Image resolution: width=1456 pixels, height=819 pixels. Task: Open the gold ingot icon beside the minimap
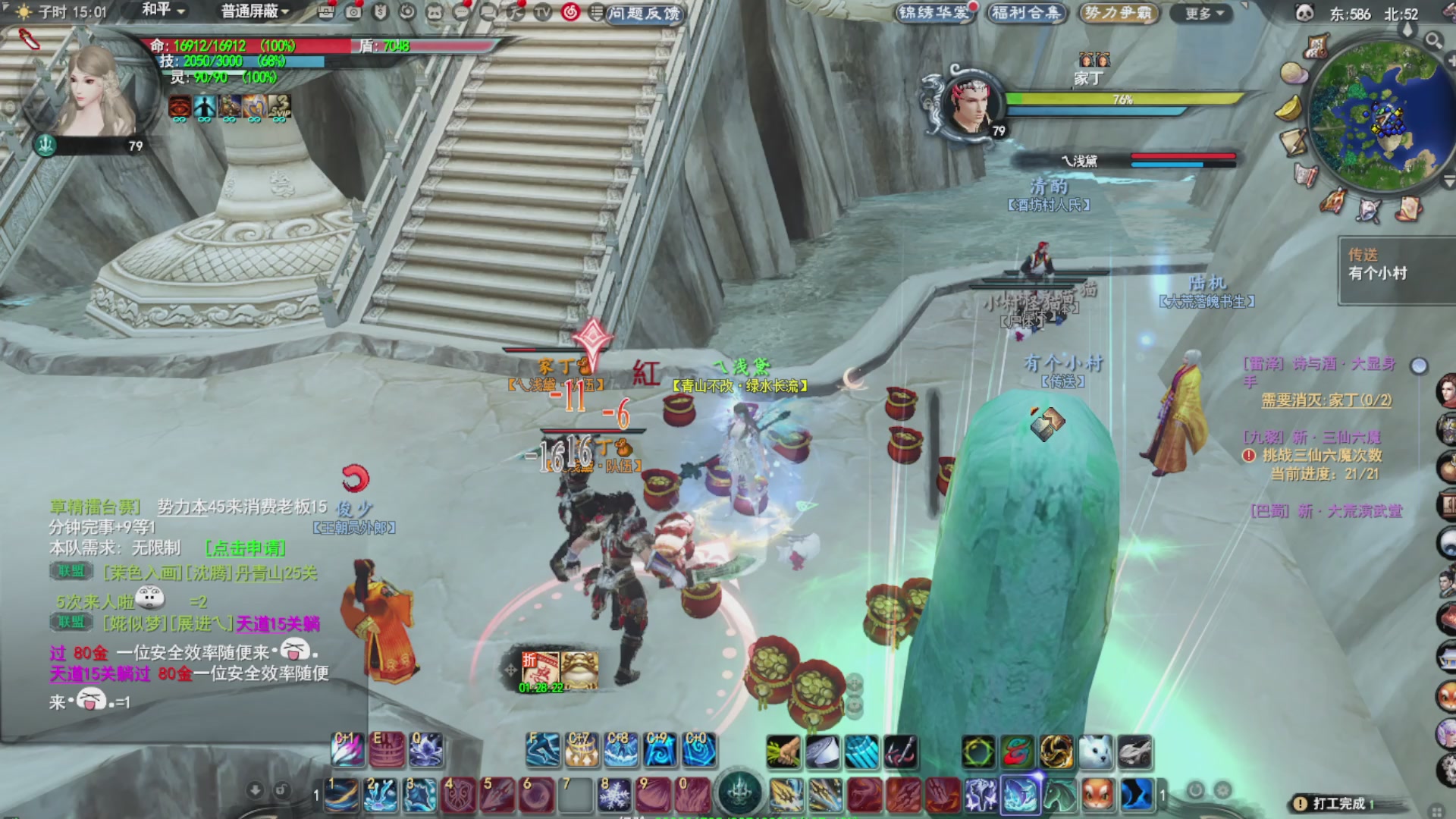point(1288,109)
